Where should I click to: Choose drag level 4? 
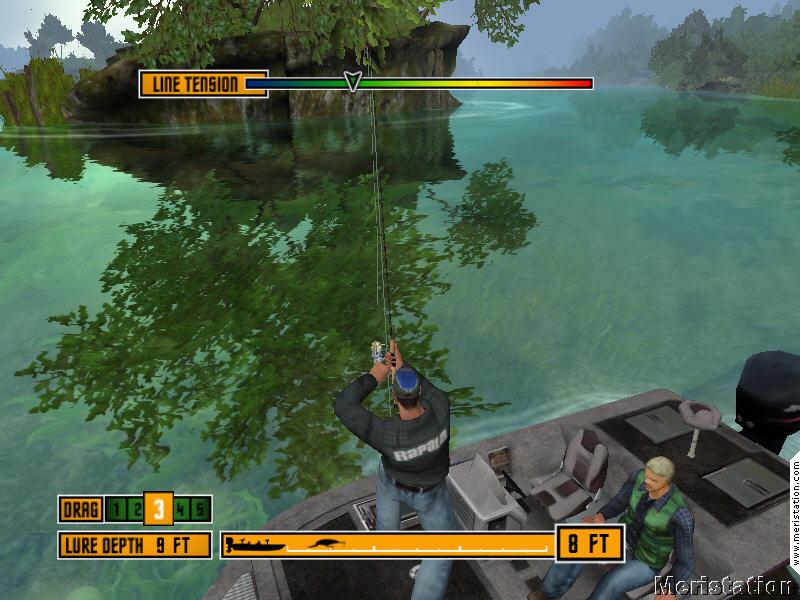click(x=182, y=510)
